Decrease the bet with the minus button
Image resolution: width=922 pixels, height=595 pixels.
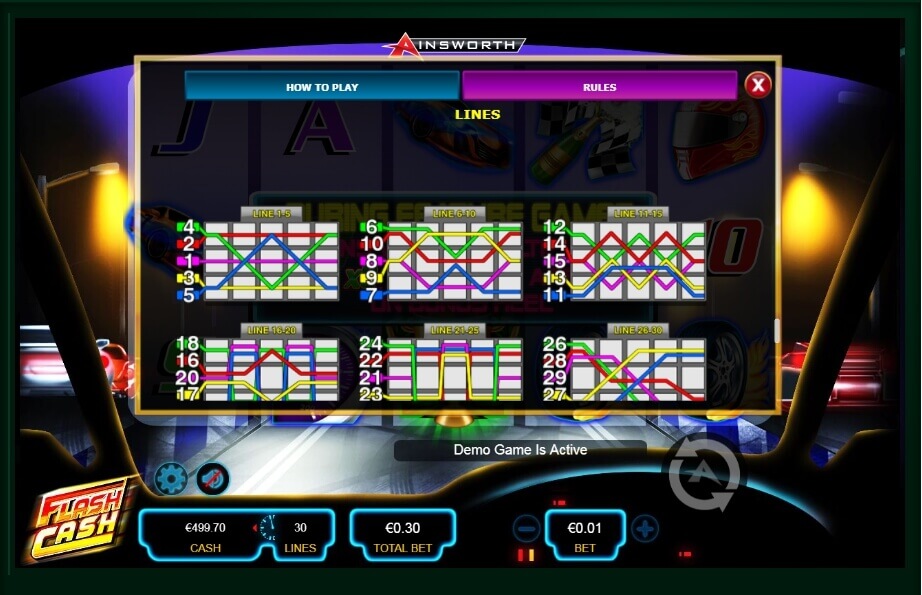tap(526, 528)
